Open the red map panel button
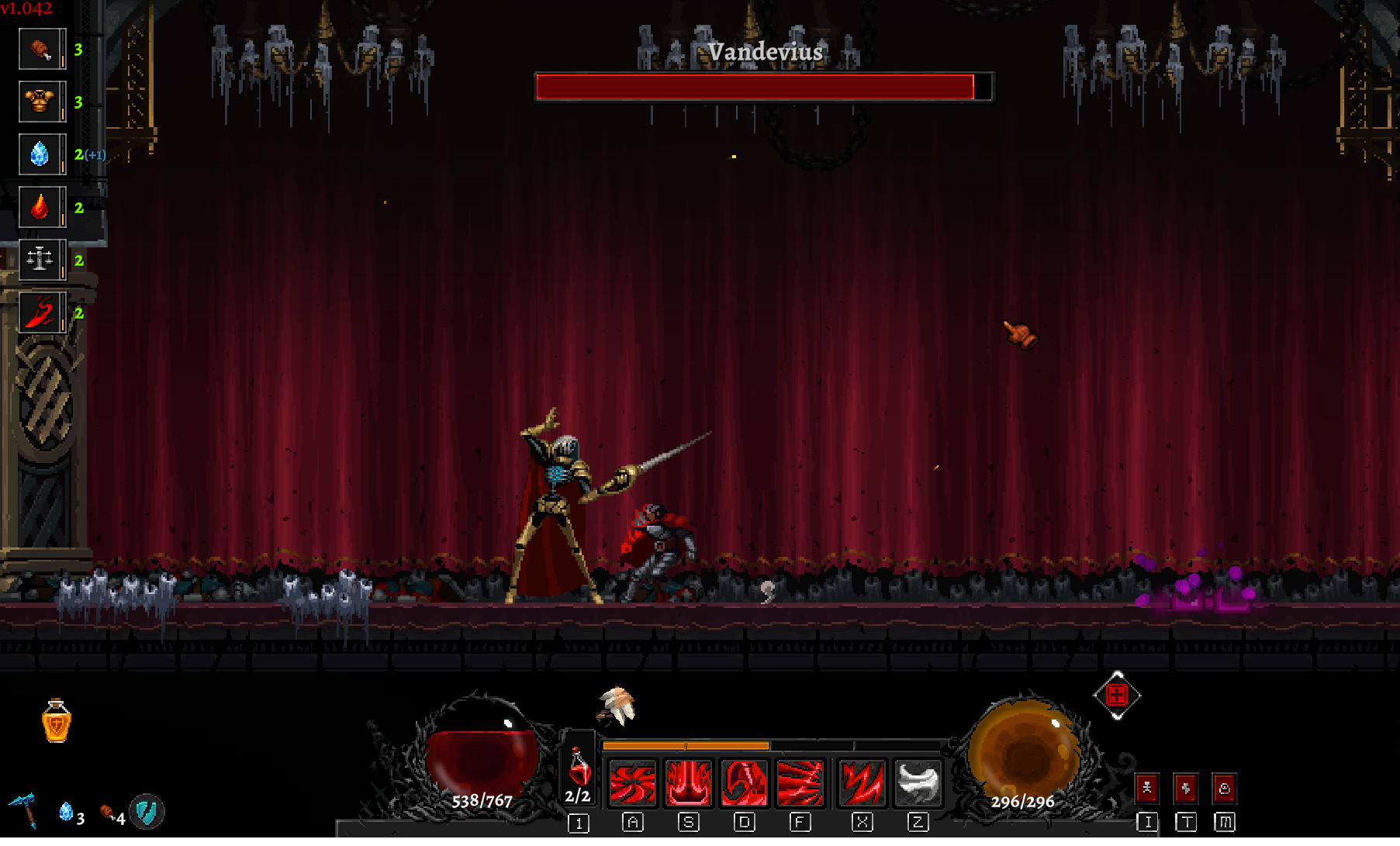The width and height of the screenshot is (1400, 846). coord(1224,789)
